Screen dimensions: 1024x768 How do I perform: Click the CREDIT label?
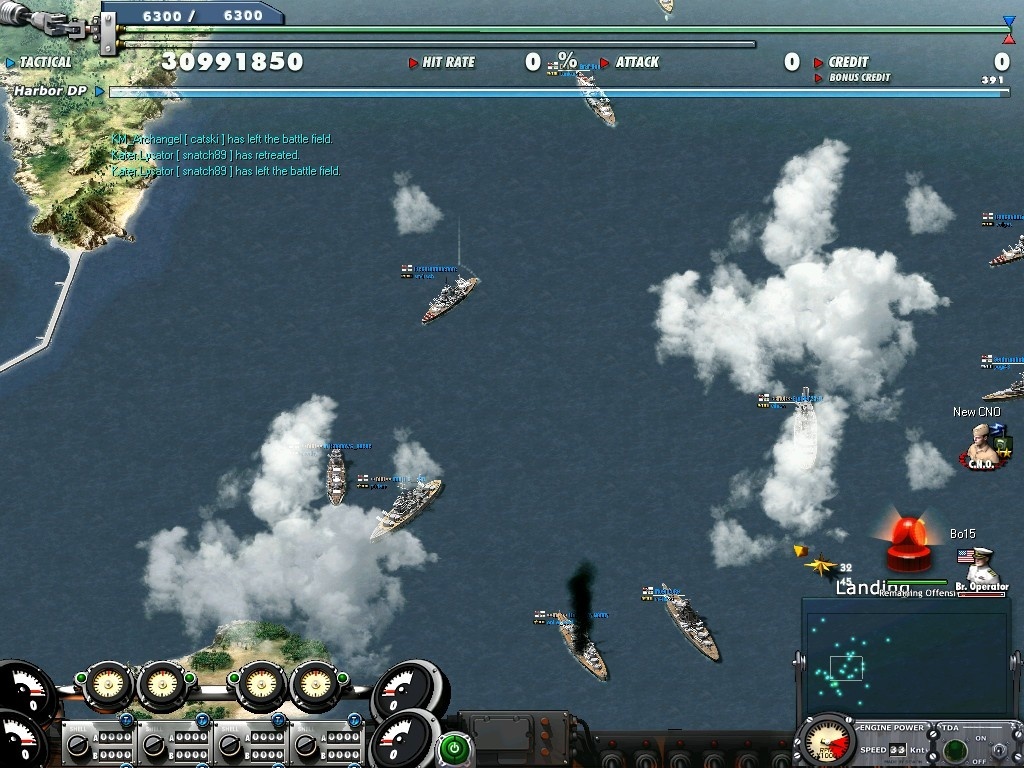[848, 62]
